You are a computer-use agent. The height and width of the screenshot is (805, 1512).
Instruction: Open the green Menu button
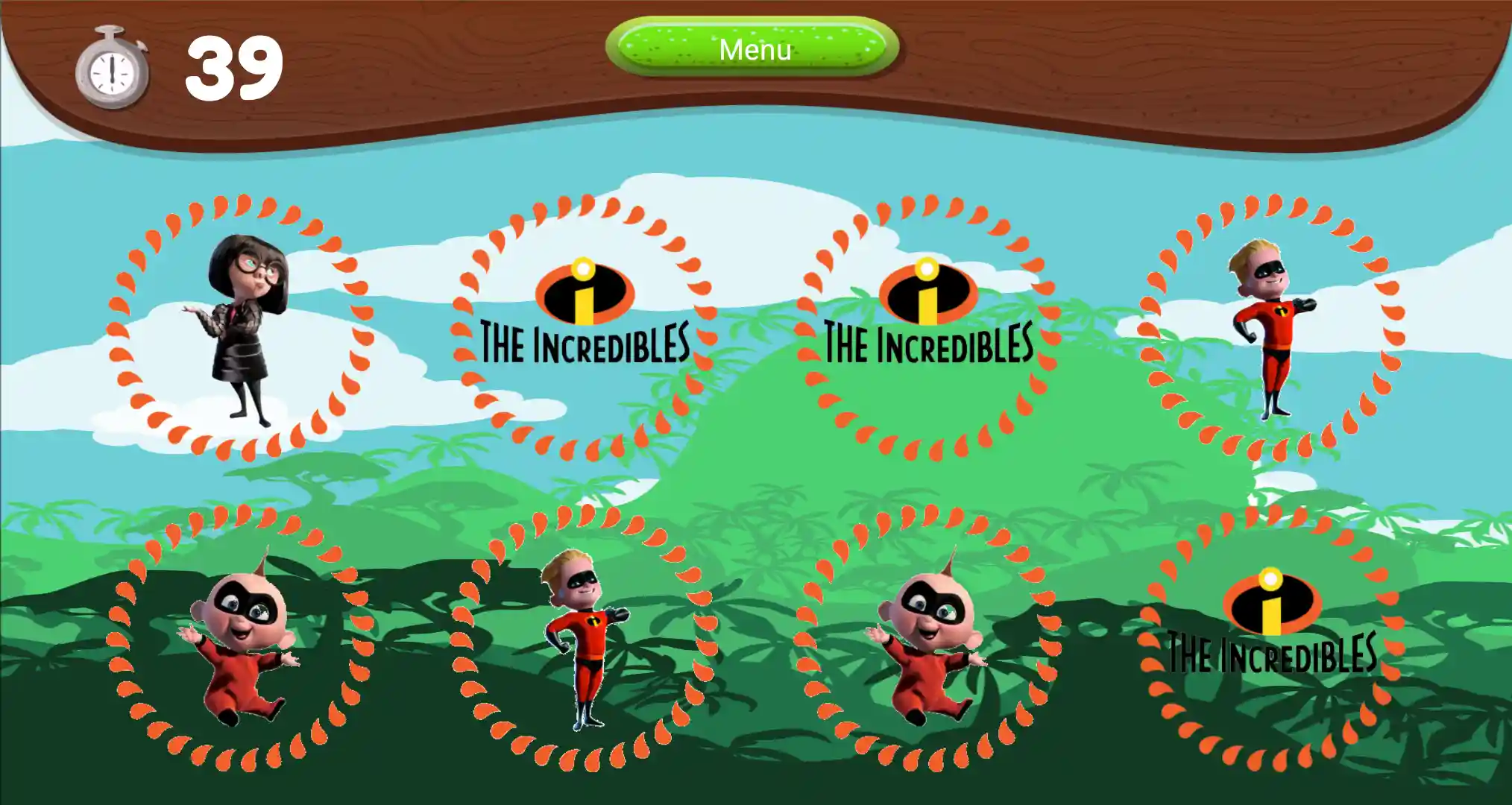(x=753, y=48)
